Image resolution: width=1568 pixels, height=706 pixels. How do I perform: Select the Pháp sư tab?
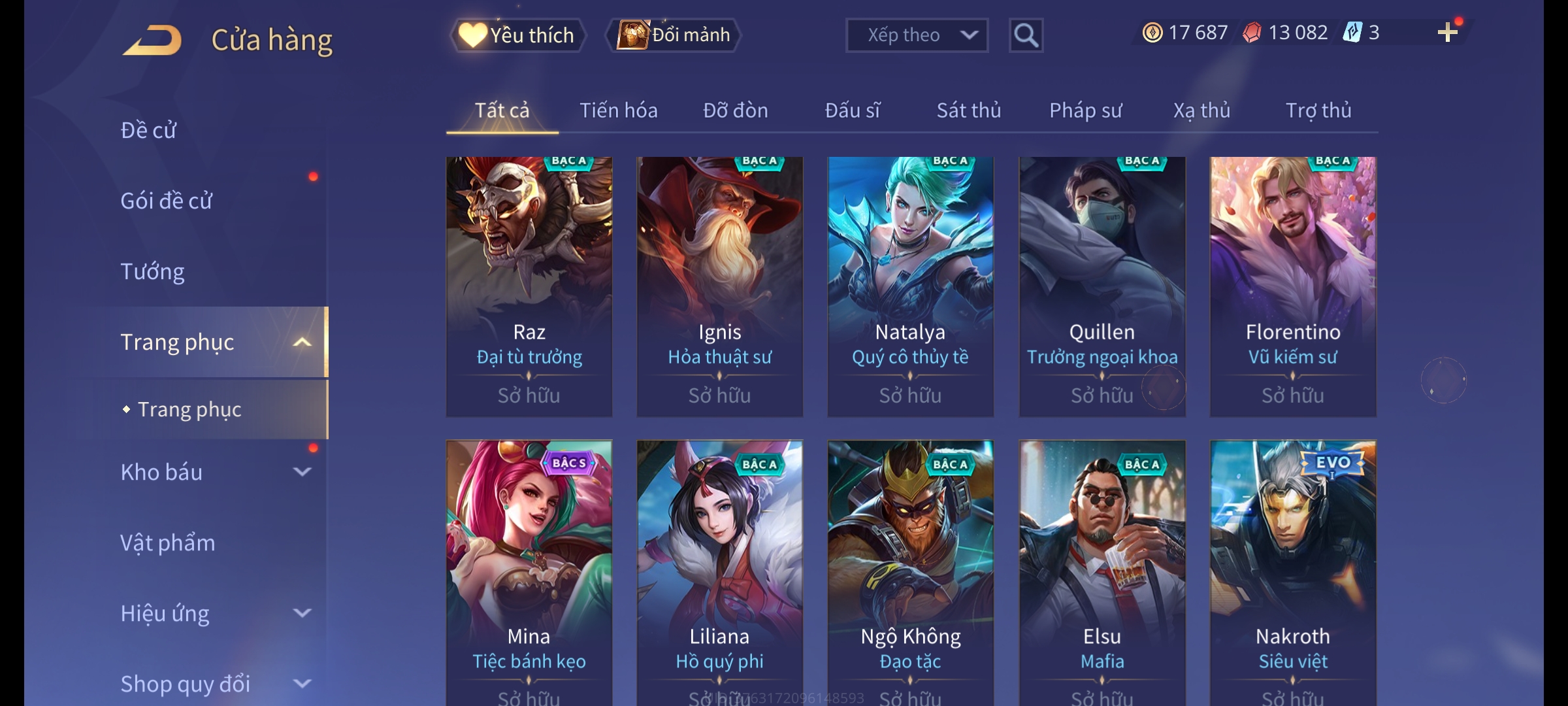(1085, 110)
